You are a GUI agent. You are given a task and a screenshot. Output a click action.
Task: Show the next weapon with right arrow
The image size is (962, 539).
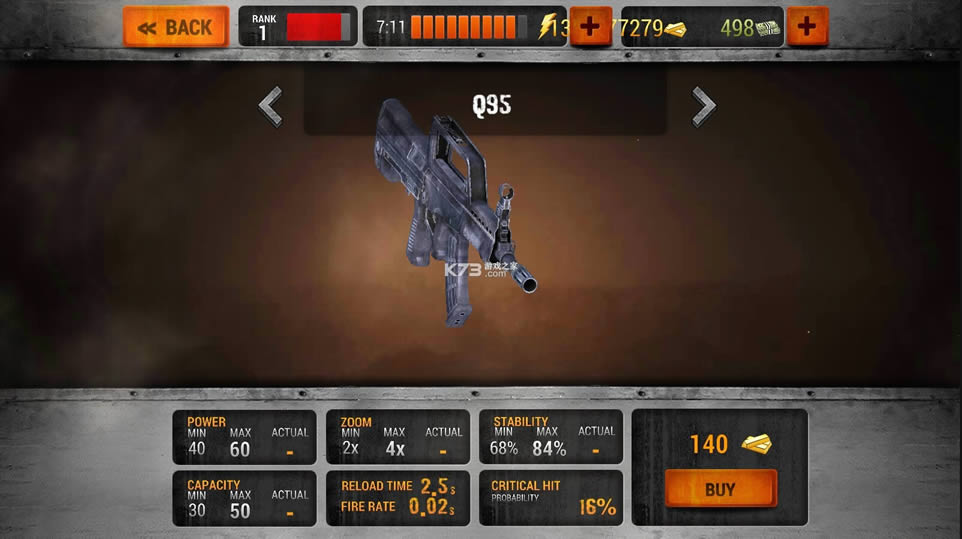click(x=704, y=106)
